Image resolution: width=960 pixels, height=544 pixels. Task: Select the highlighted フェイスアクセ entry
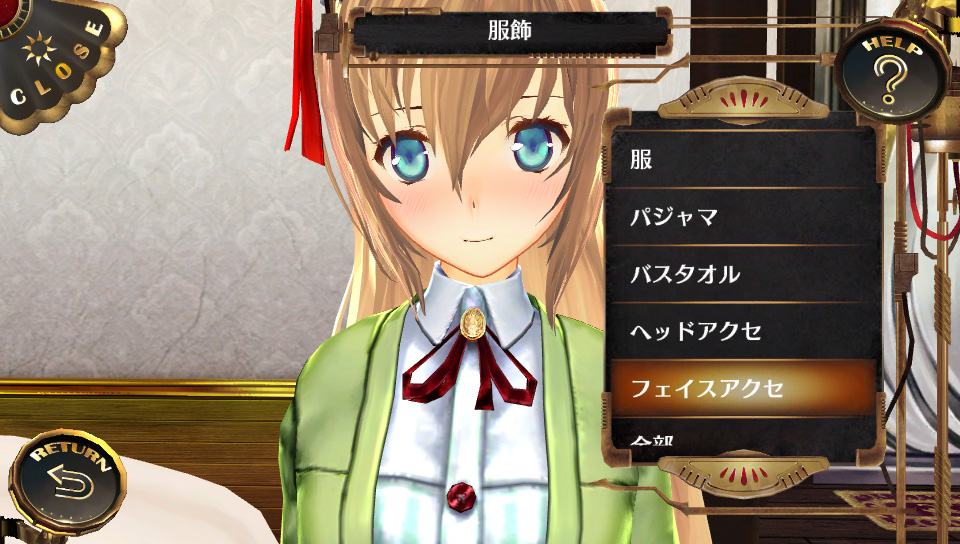pos(741,388)
